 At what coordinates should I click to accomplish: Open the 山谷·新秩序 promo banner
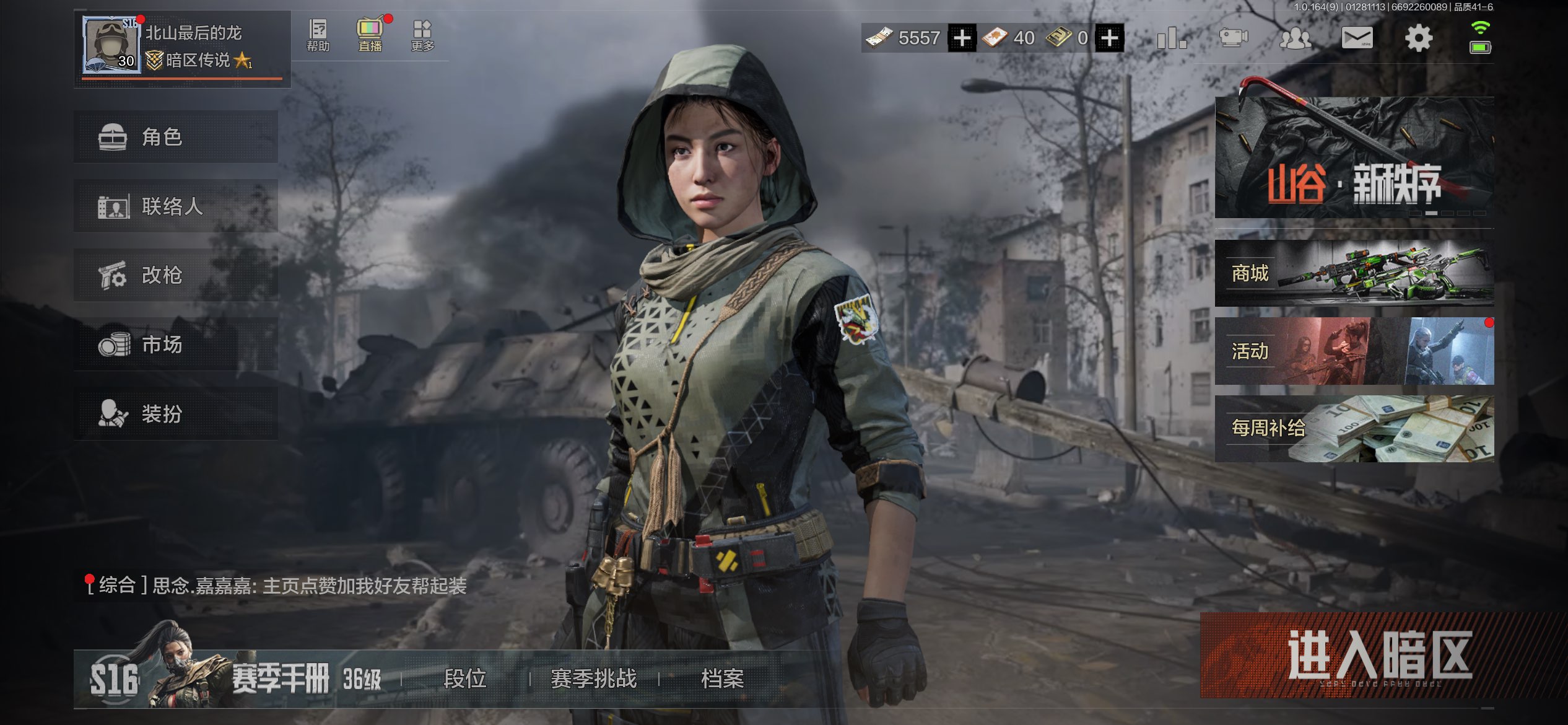coord(1354,157)
